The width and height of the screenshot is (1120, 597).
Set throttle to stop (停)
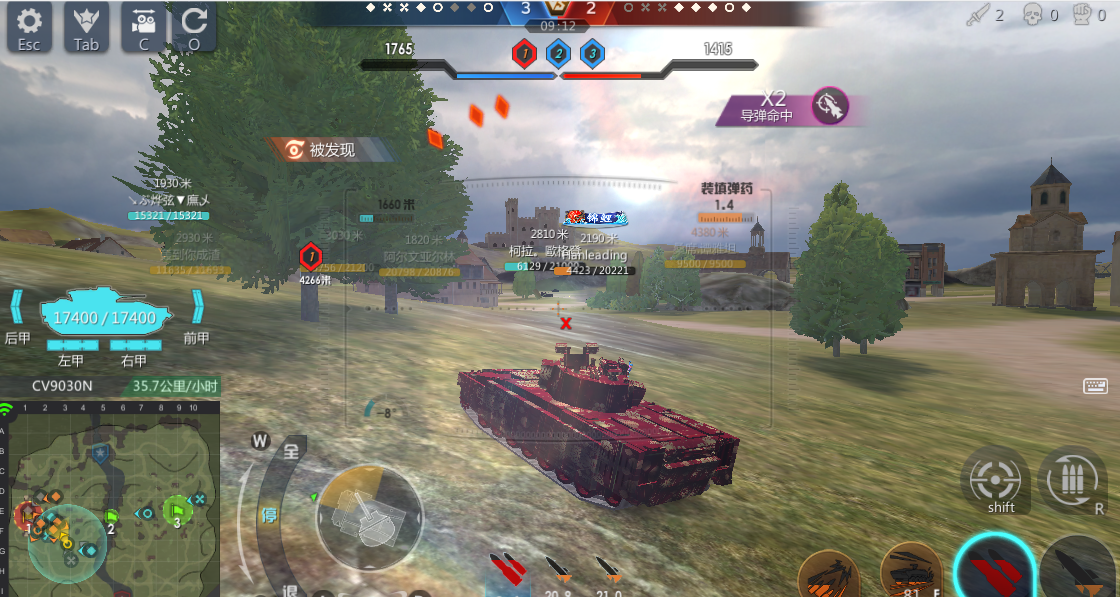[269, 515]
